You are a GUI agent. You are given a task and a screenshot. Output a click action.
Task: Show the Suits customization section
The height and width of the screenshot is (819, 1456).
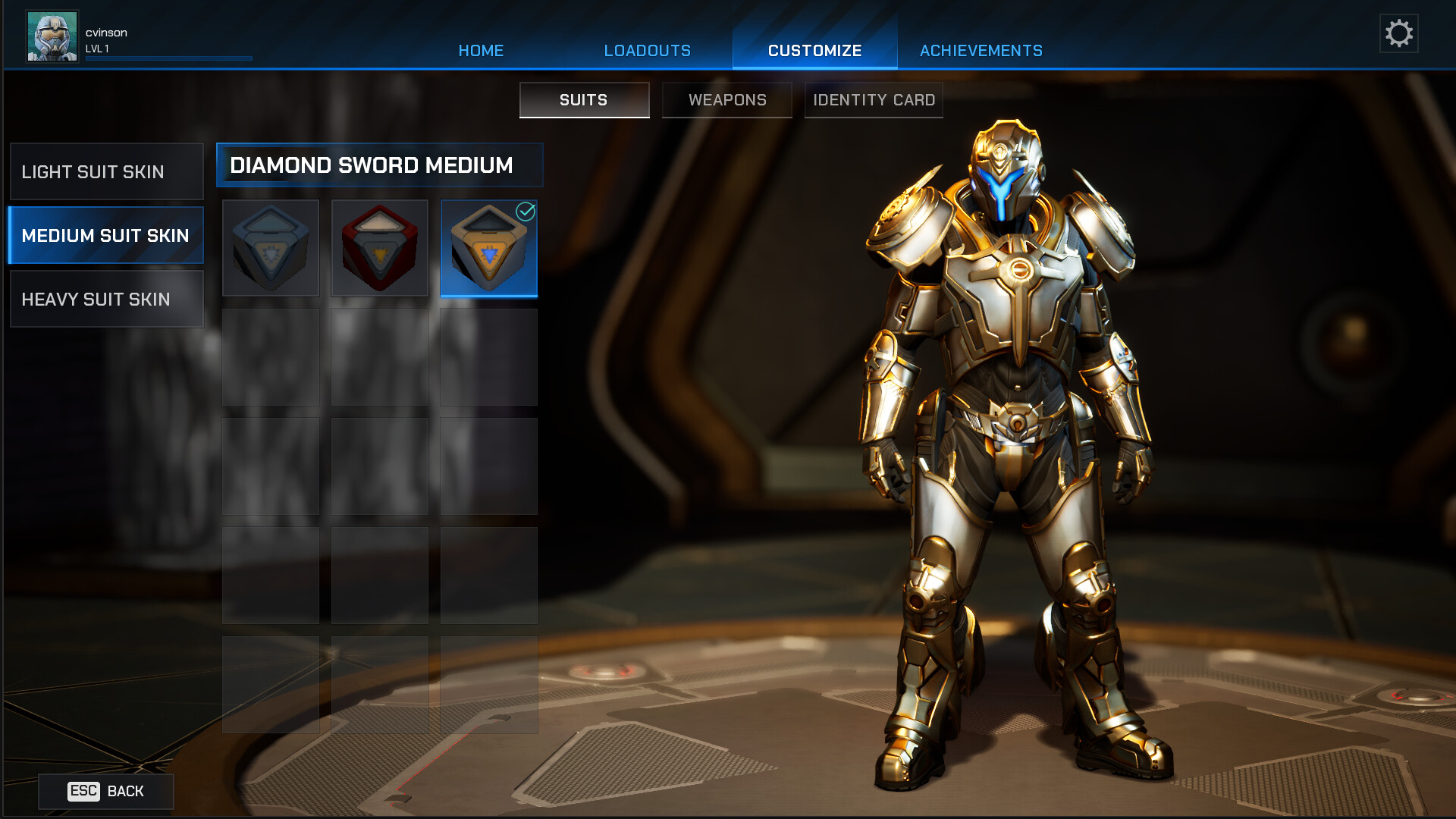pyautogui.click(x=584, y=100)
